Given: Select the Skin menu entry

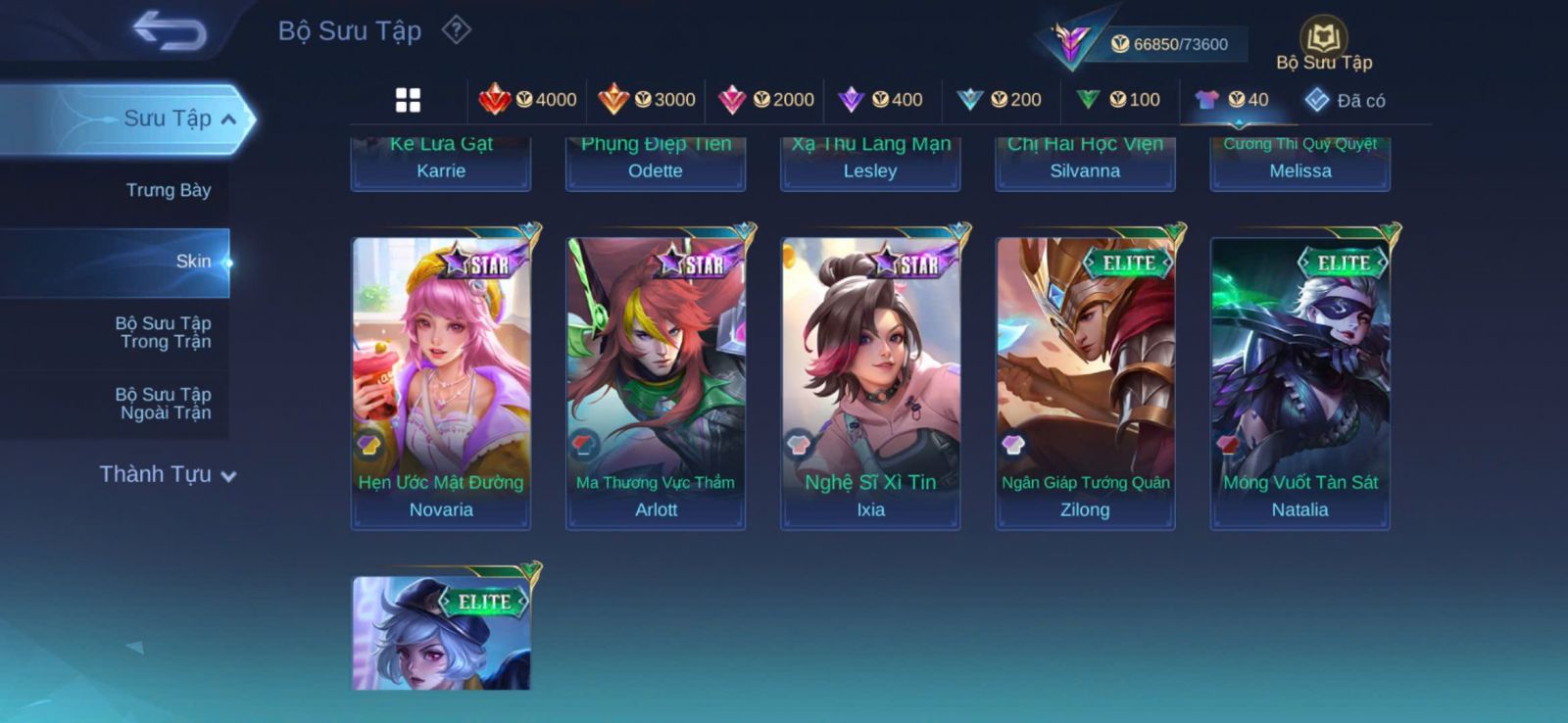Looking at the screenshot, I should 193,262.
